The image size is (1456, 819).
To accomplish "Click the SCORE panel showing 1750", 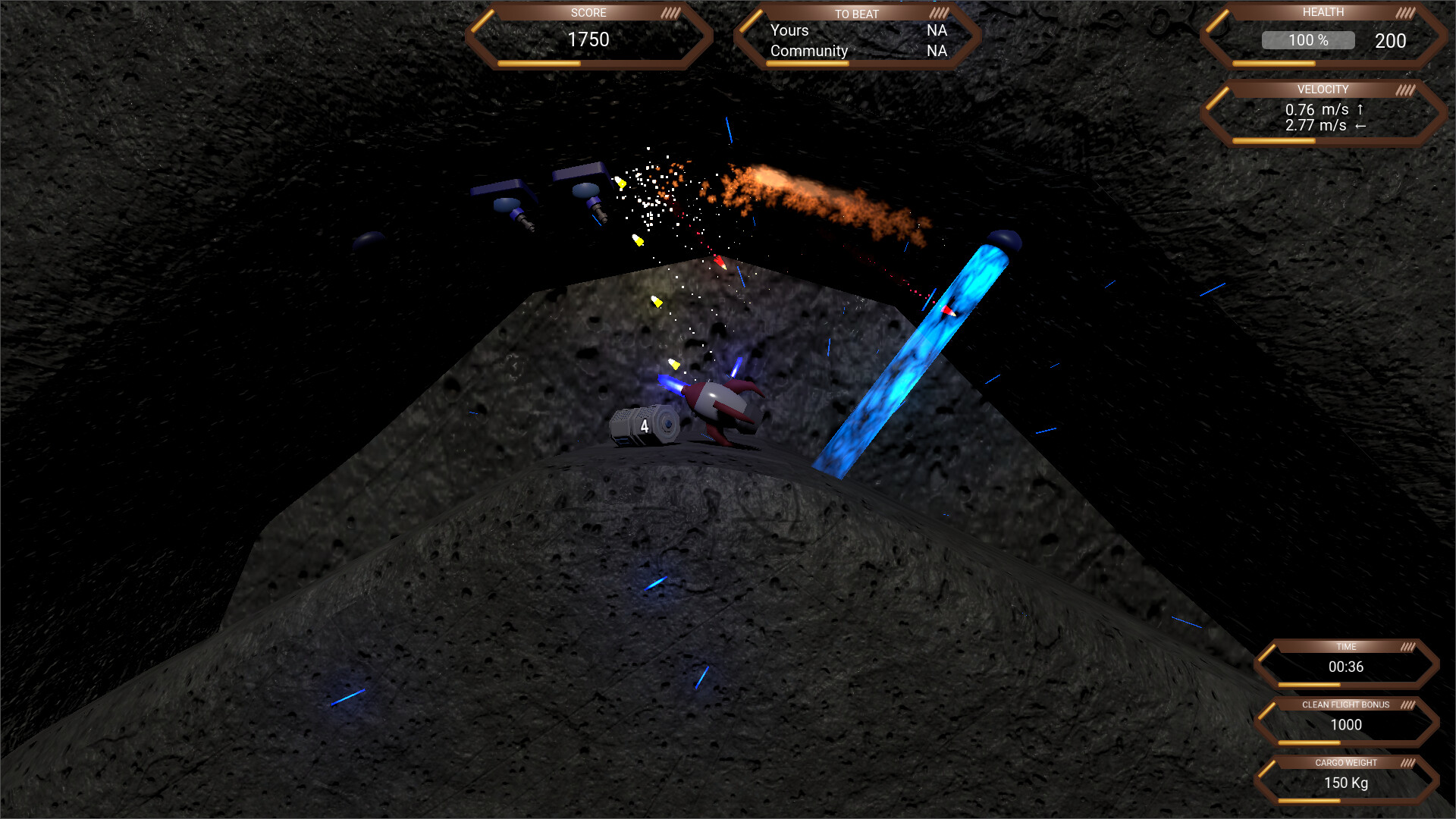I will pyautogui.click(x=590, y=39).
